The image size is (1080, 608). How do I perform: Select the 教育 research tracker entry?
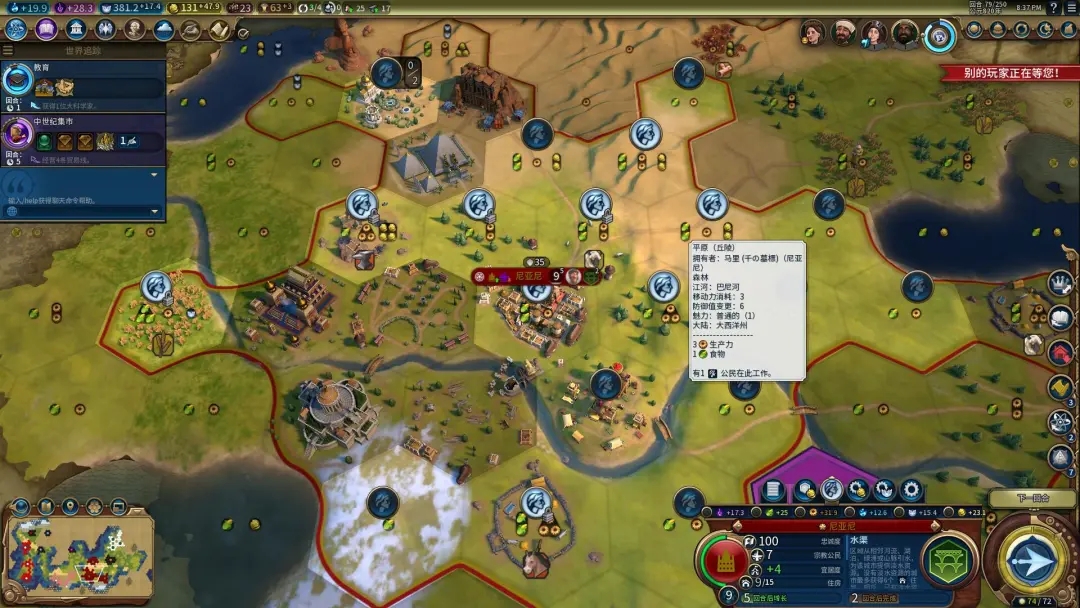click(83, 80)
